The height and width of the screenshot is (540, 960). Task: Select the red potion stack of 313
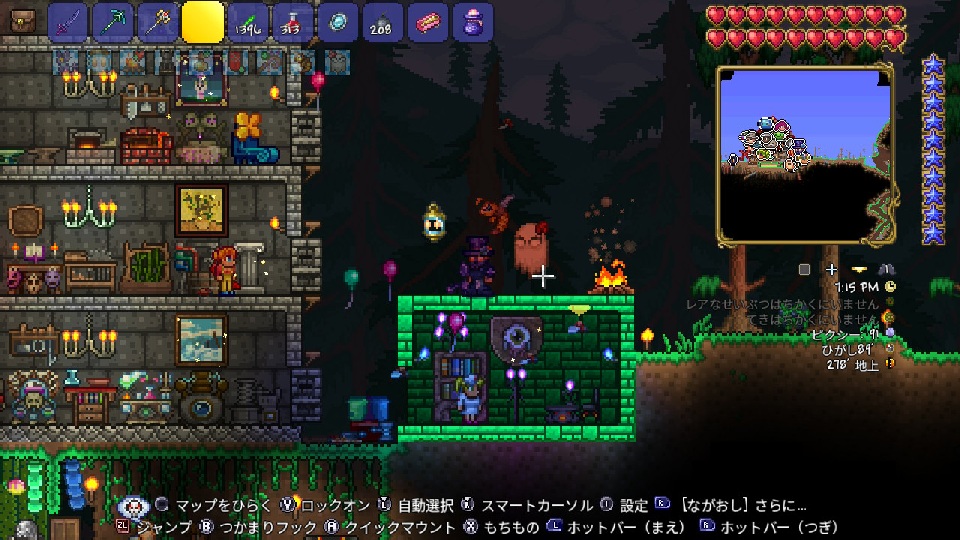pyautogui.click(x=293, y=22)
